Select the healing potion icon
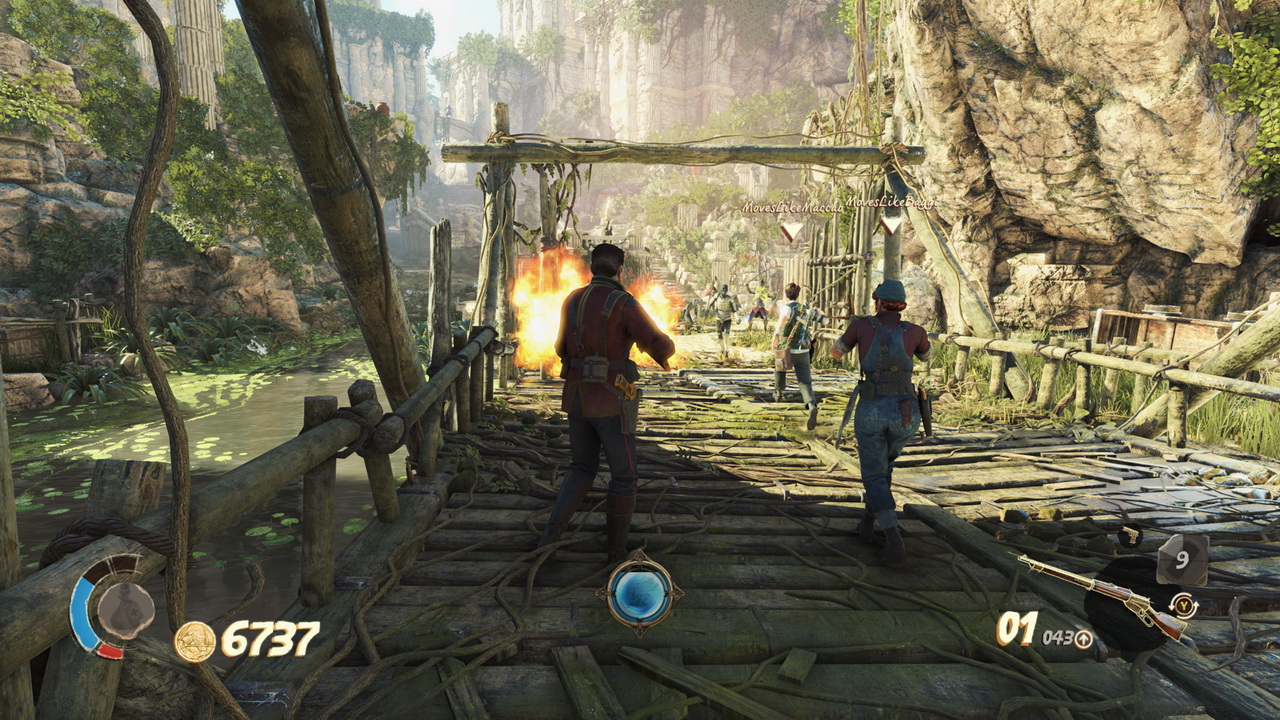The width and height of the screenshot is (1280, 720). click(126, 609)
